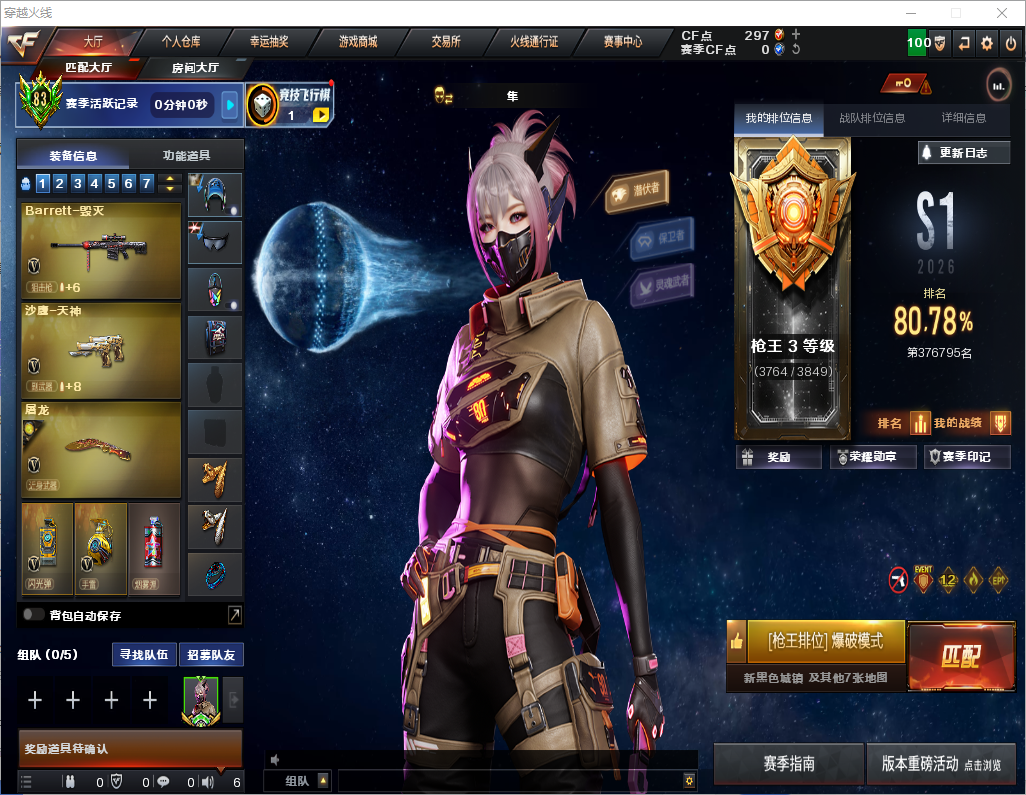Open 火线通行证 battle pass
Screen dimensions: 1026x795
[534, 42]
